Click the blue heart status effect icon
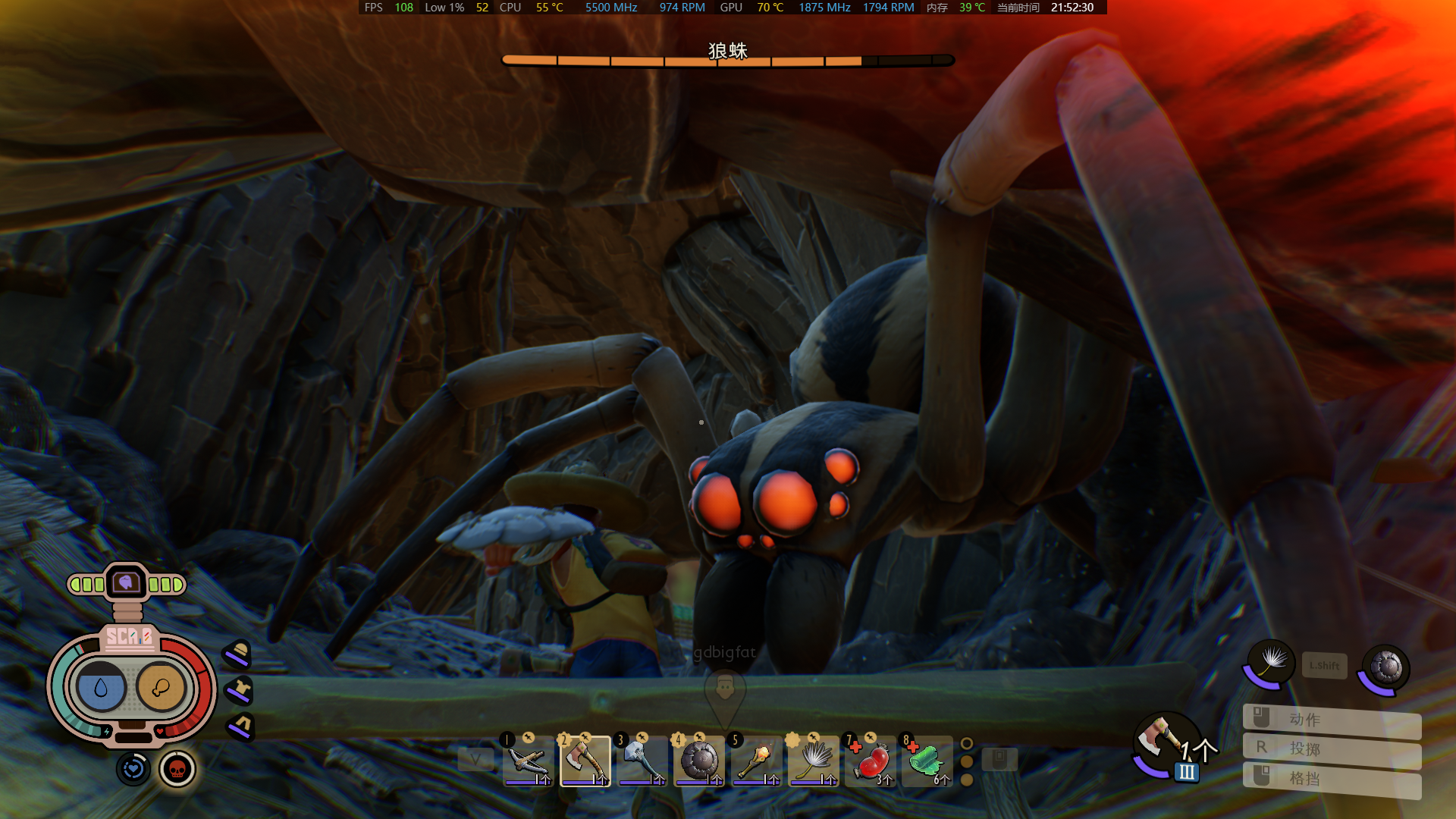This screenshot has width=1456, height=819. point(133,769)
